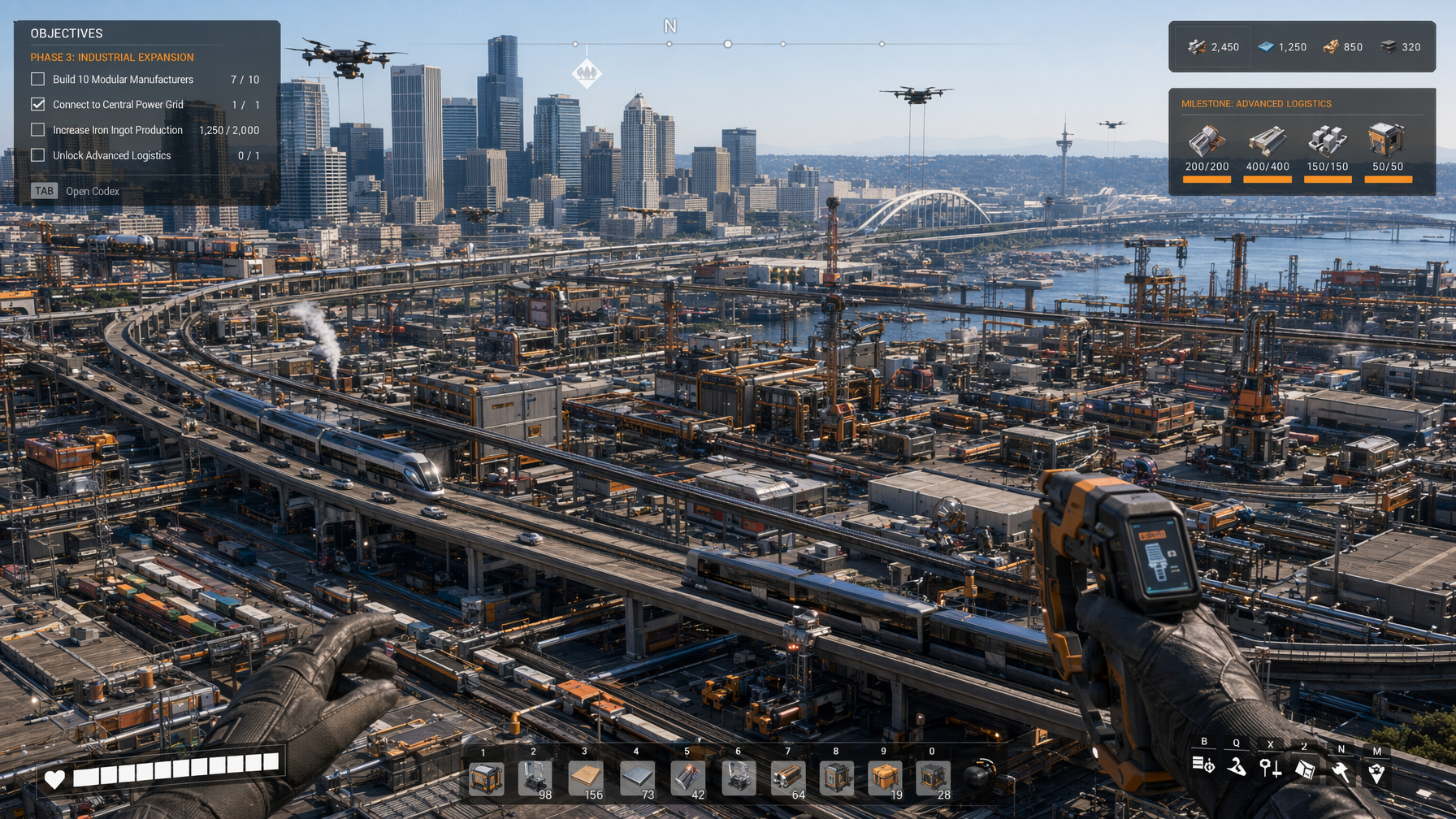Click the diamond waypoint marker on the compass
This screenshot has width=1456, height=819.
pyautogui.click(x=587, y=71)
